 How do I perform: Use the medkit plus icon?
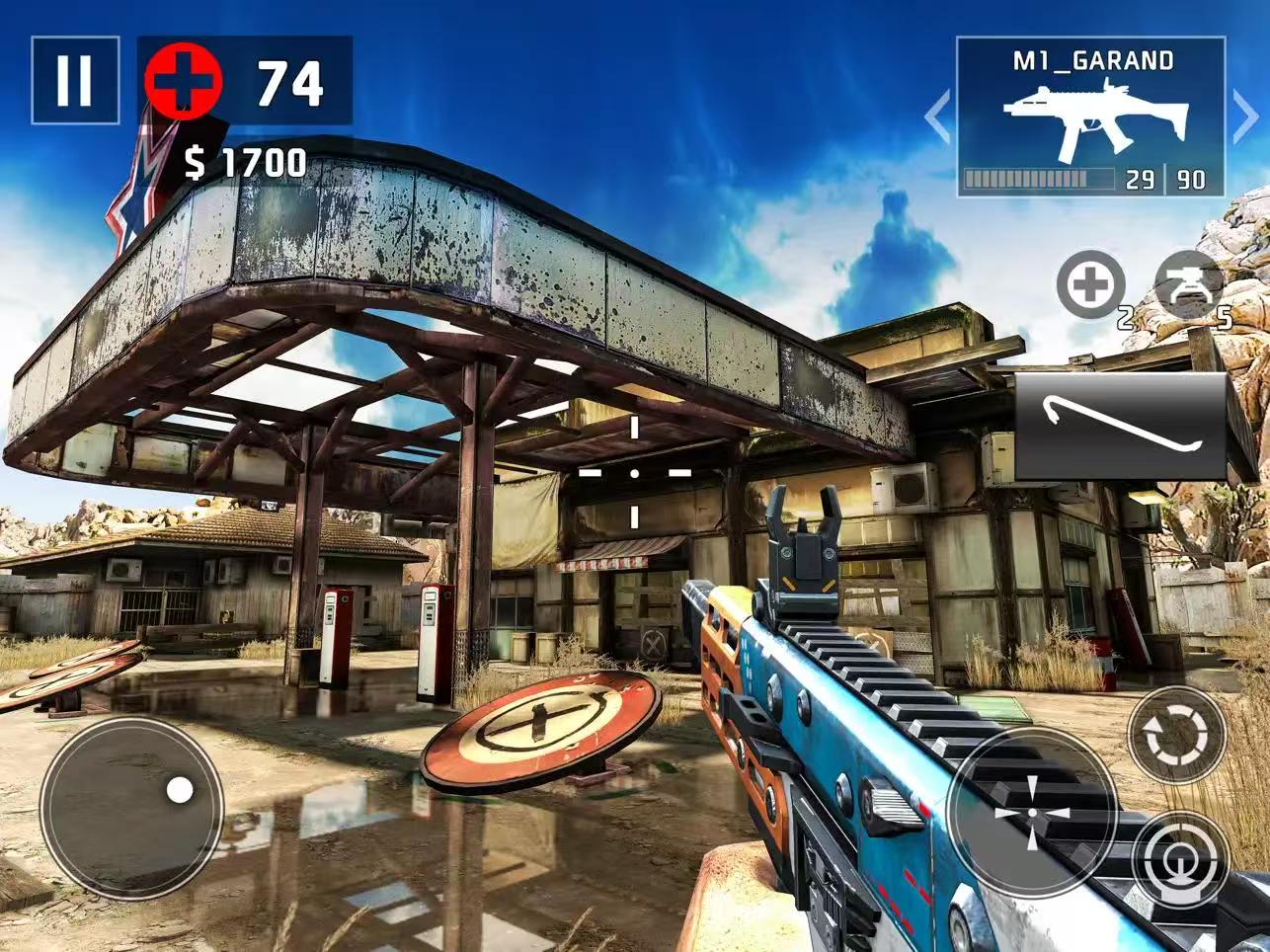[x=1090, y=285]
